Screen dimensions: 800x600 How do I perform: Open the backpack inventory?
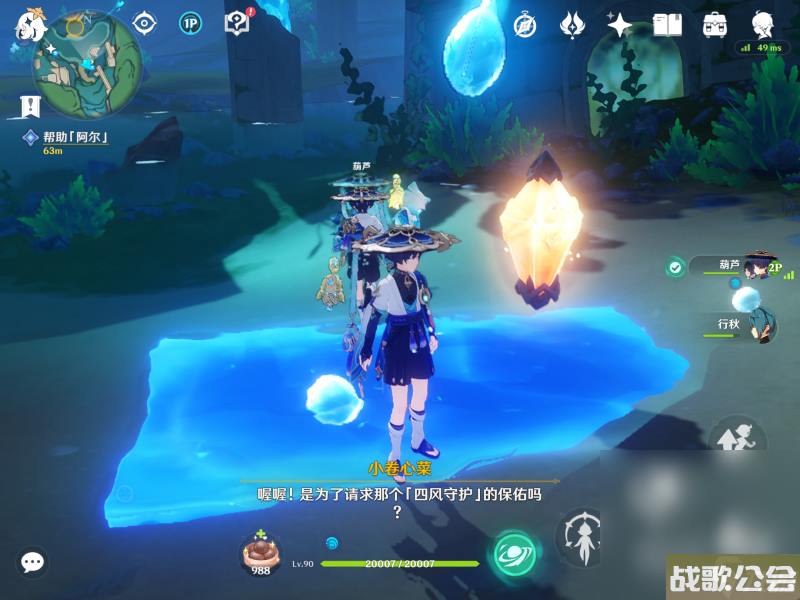click(x=714, y=25)
